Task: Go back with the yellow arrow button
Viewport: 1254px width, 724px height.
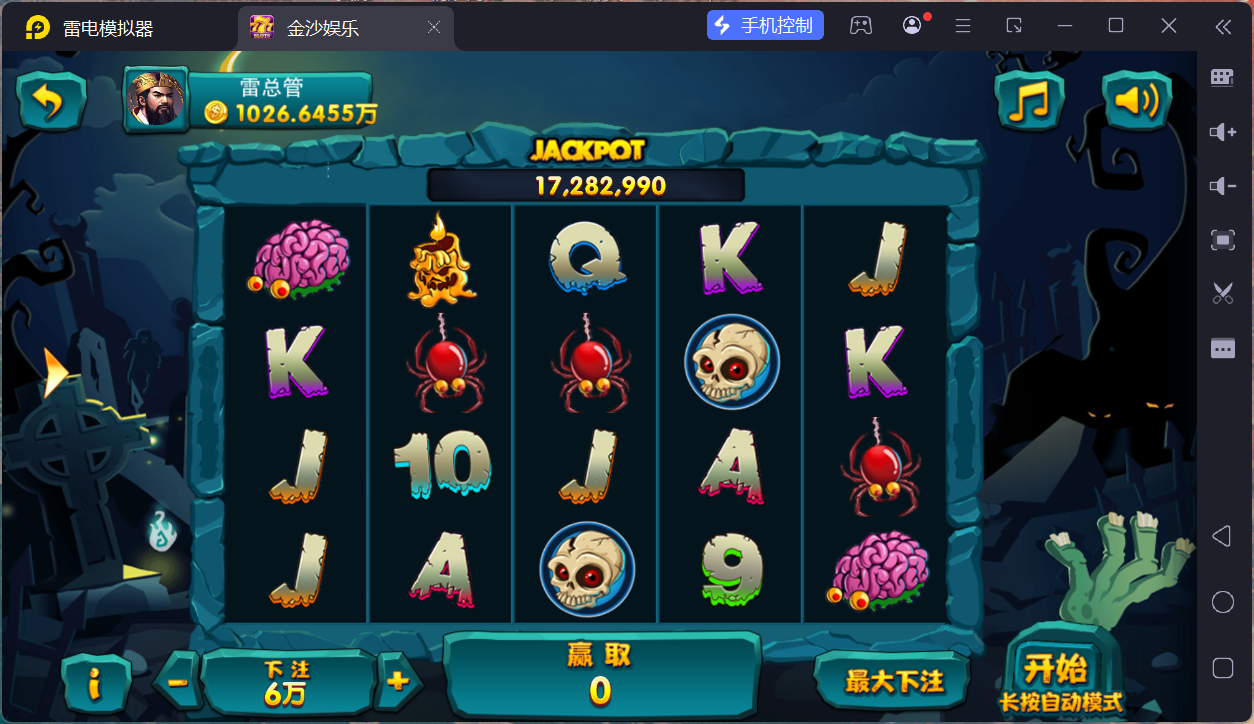Action: point(50,101)
